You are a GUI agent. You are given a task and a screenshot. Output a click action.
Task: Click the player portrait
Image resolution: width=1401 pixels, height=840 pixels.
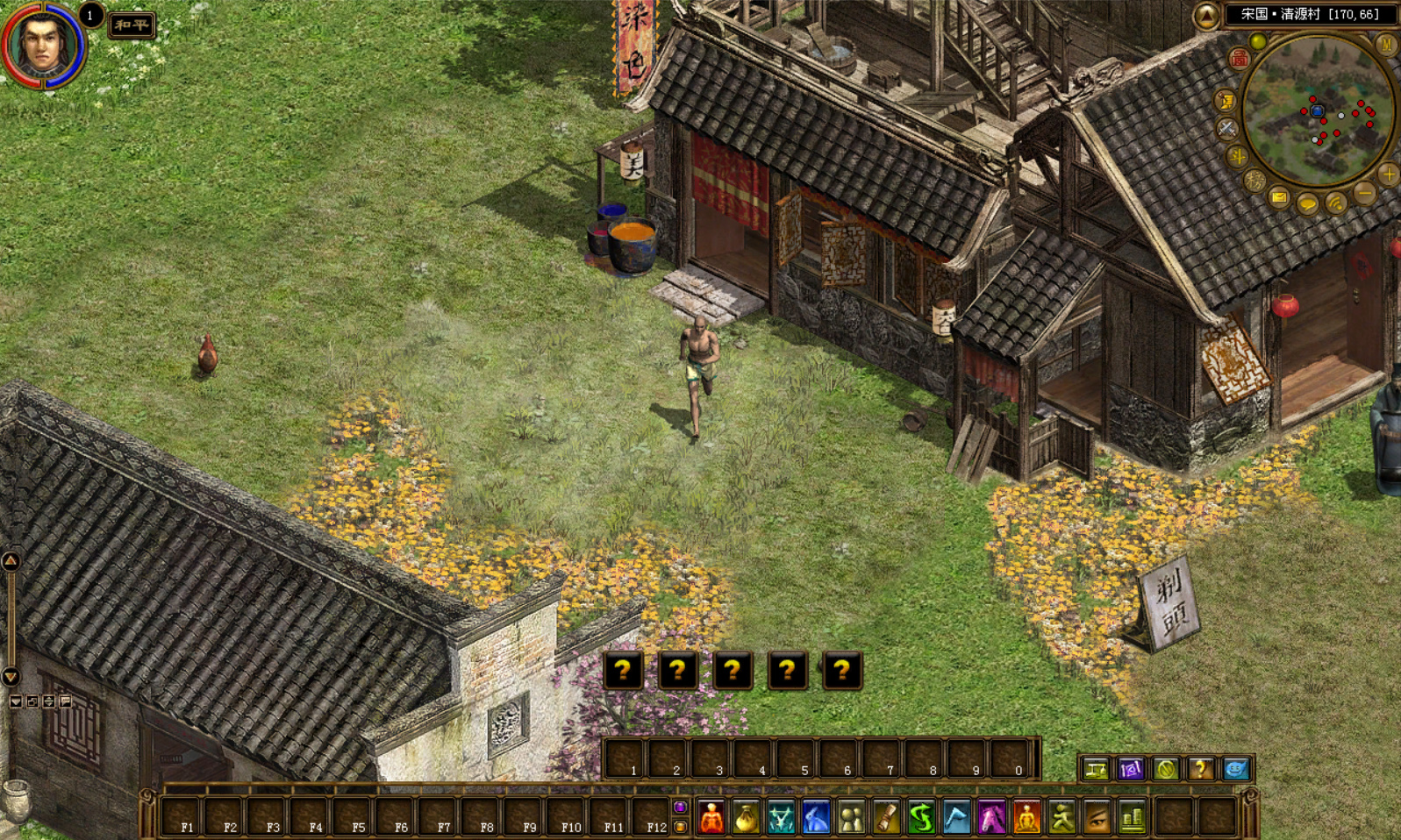(42, 43)
